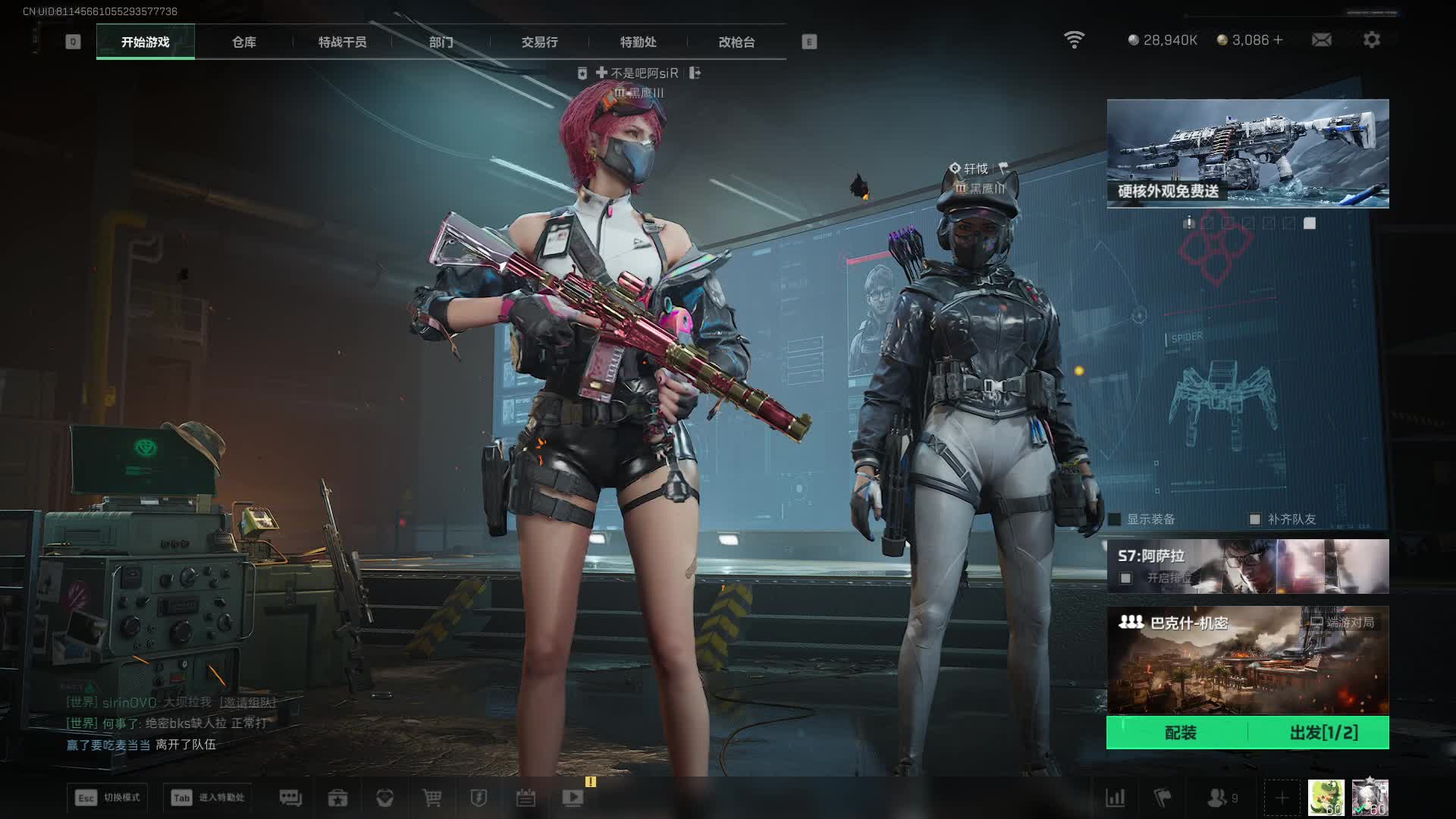The height and width of the screenshot is (819, 1456).
Task: Start the match with 出发[1/2]
Action: [x=1323, y=733]
